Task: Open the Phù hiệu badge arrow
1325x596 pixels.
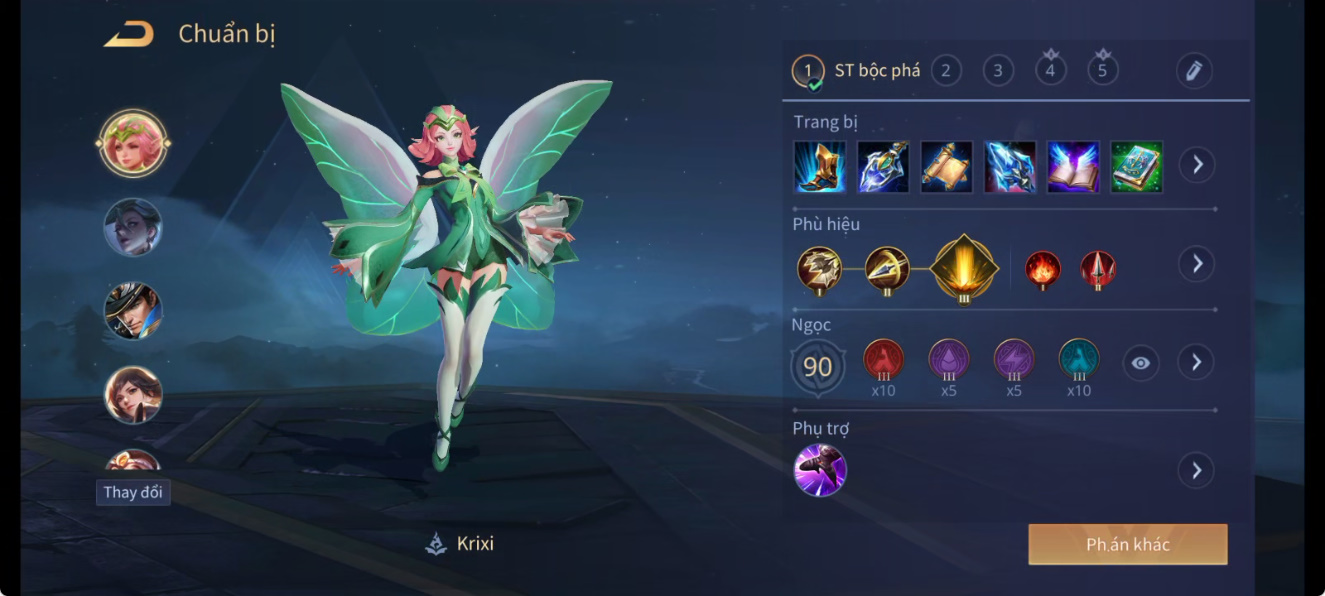Action: click(1196, 264)
